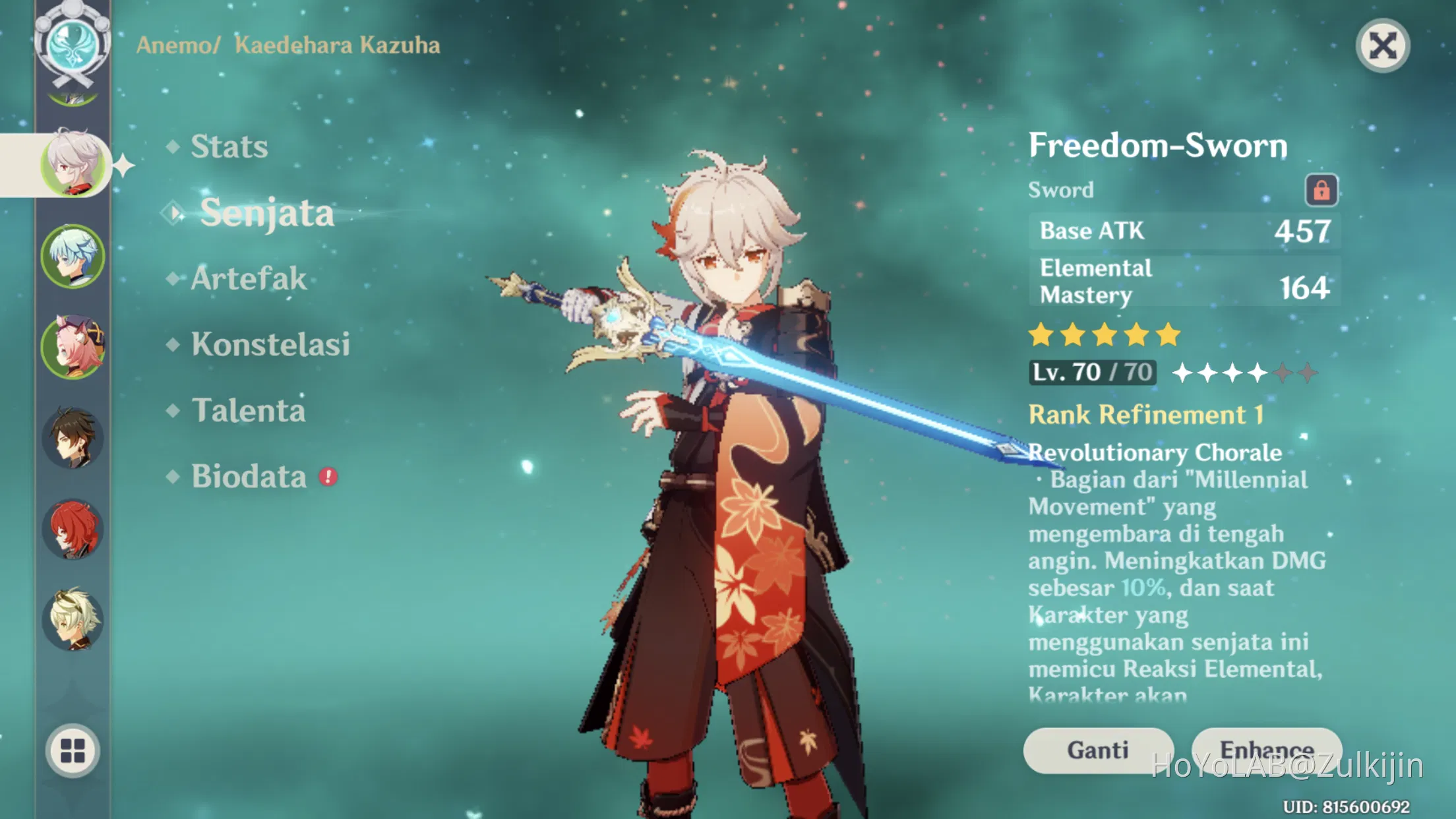
Task: Select Diona's portrait in the sidebar
Action: pos(75,348)
